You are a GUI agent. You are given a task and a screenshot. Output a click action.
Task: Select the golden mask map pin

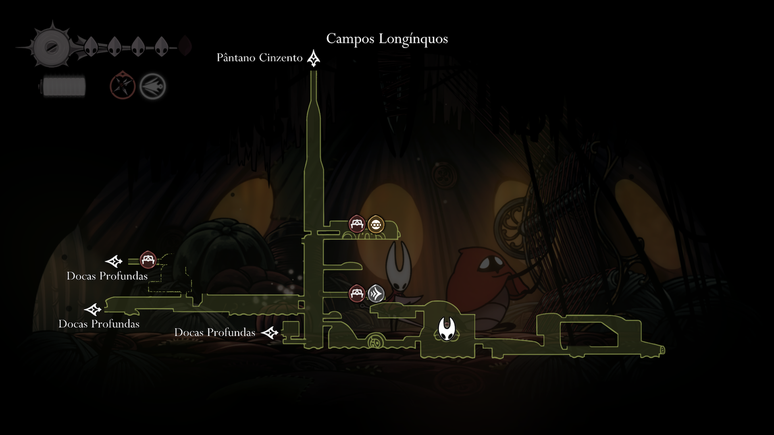pos(375,224)
